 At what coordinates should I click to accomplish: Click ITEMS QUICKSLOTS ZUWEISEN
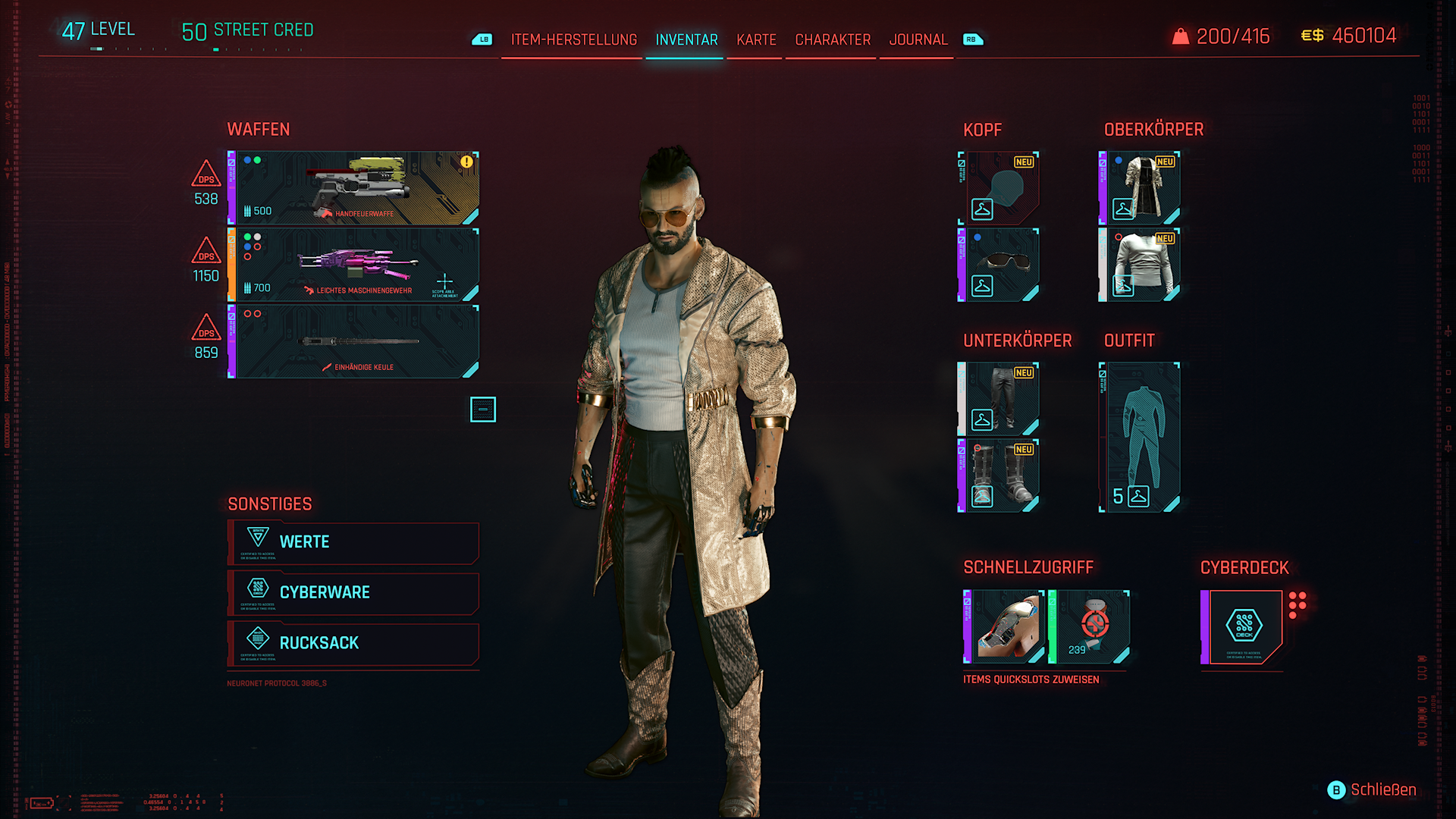click(1031, 679)
